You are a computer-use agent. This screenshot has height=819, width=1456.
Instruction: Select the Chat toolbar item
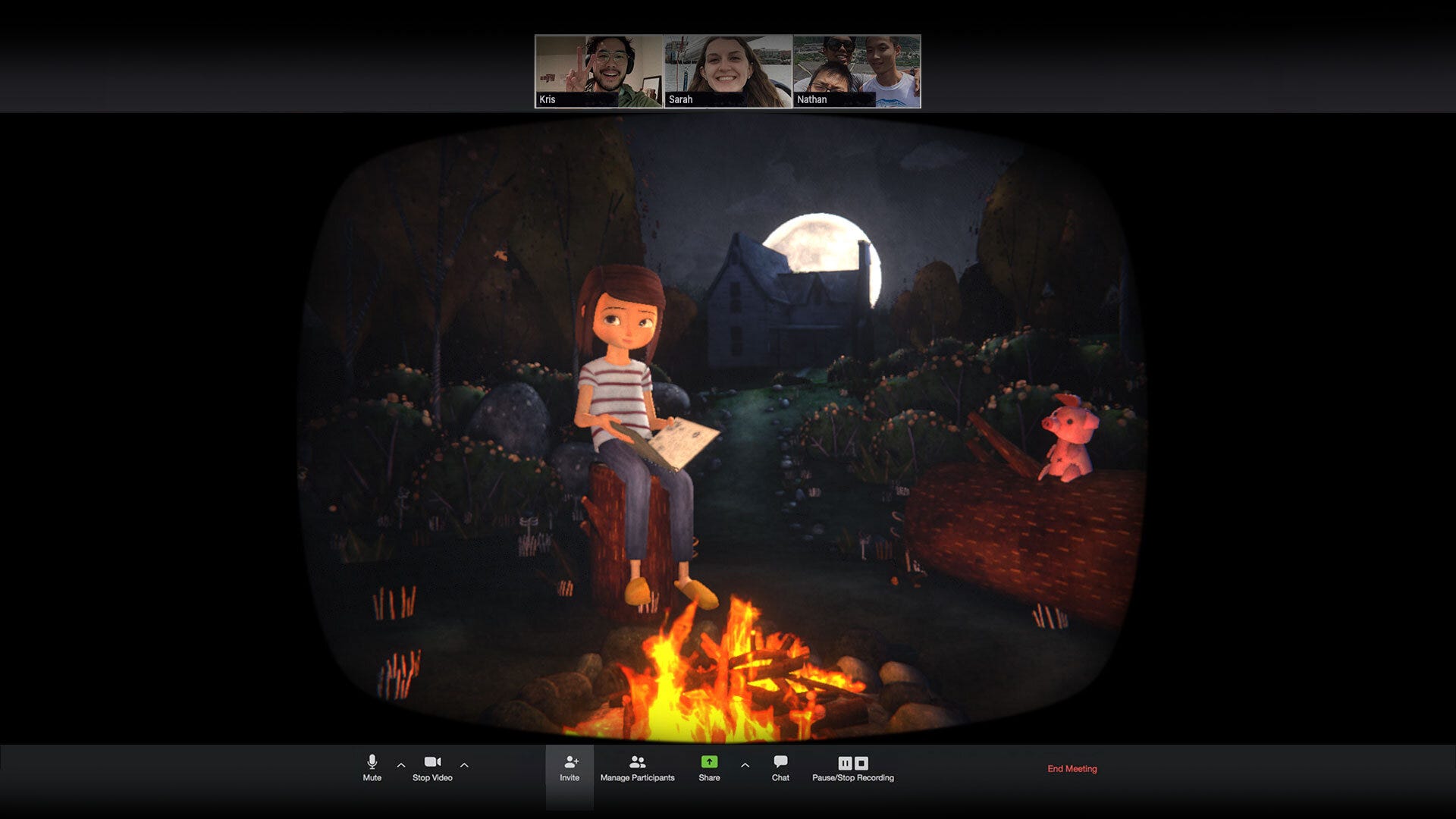pyautogui.click(x=780, y=768)
